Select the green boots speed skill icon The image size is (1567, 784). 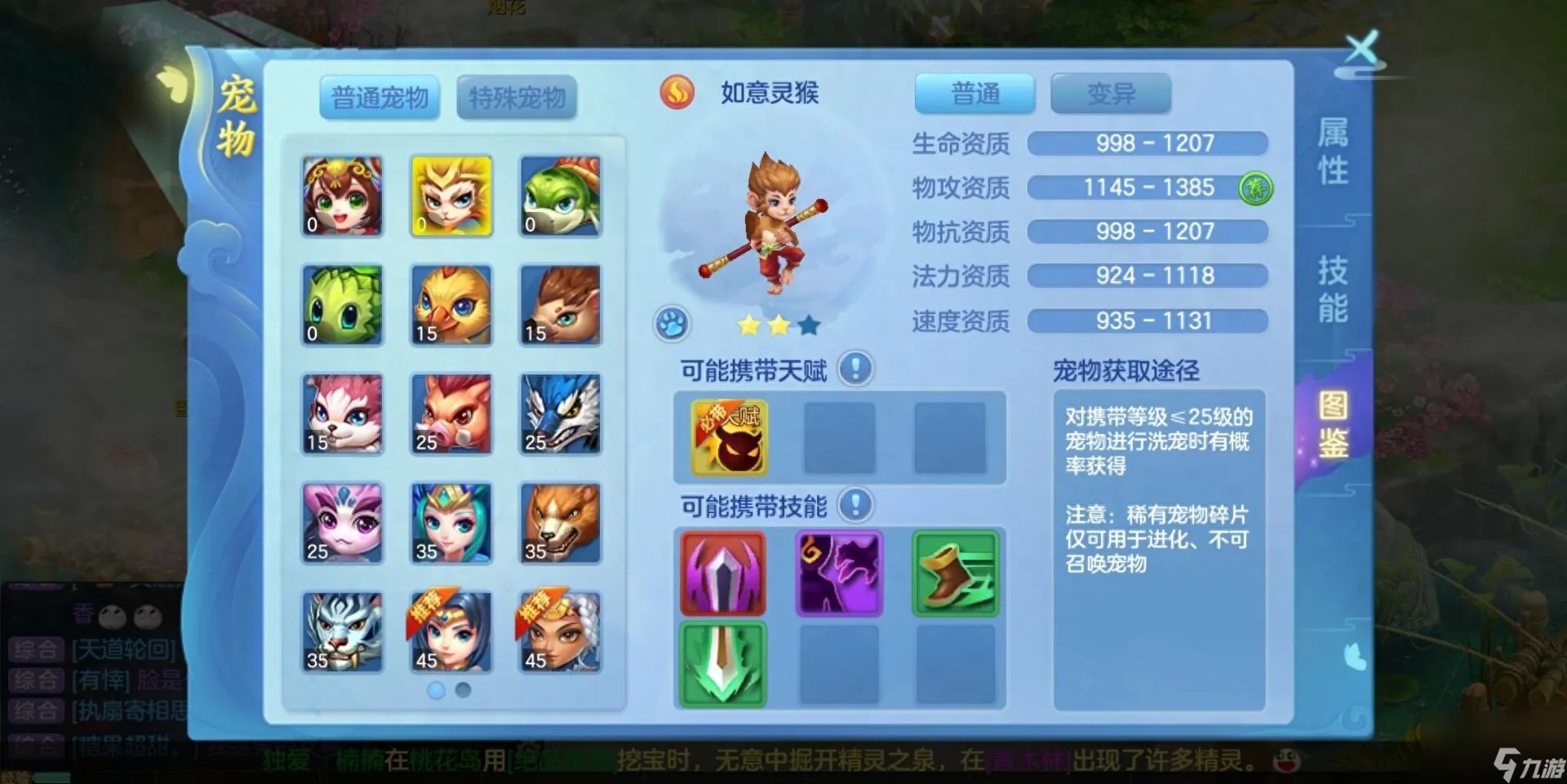pos(953,574)
